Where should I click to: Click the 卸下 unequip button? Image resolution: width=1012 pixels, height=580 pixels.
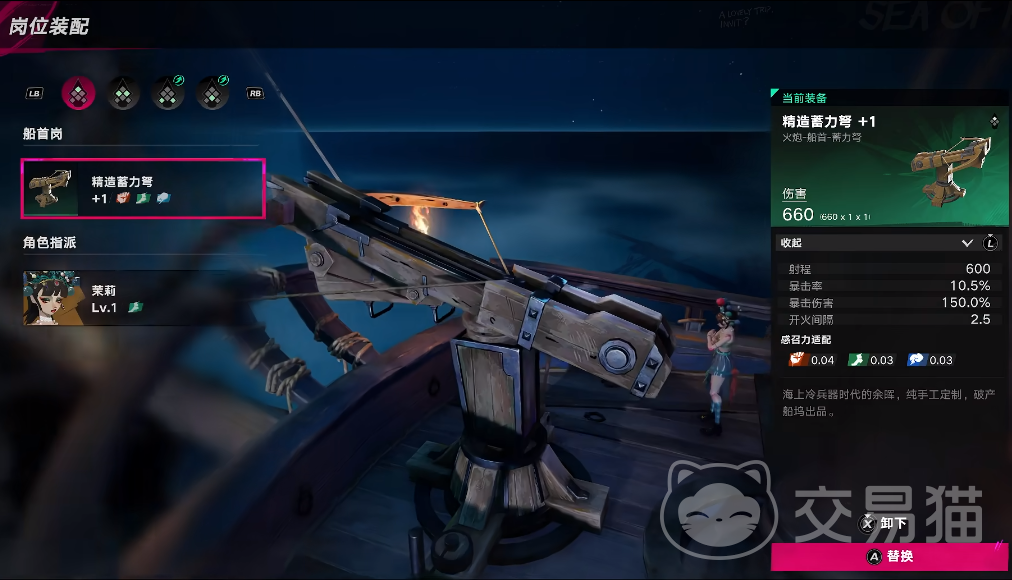point(885,523)
